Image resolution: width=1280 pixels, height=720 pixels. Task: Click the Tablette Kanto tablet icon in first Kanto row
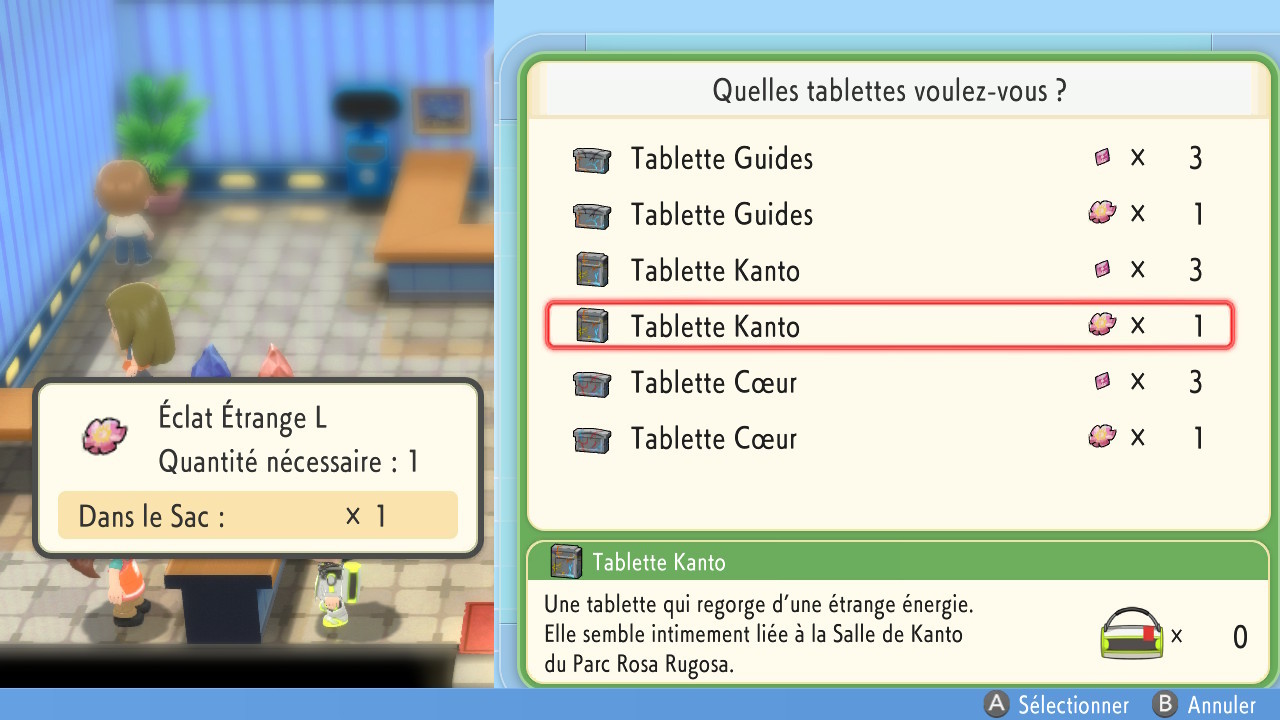(x=592, y=270)
